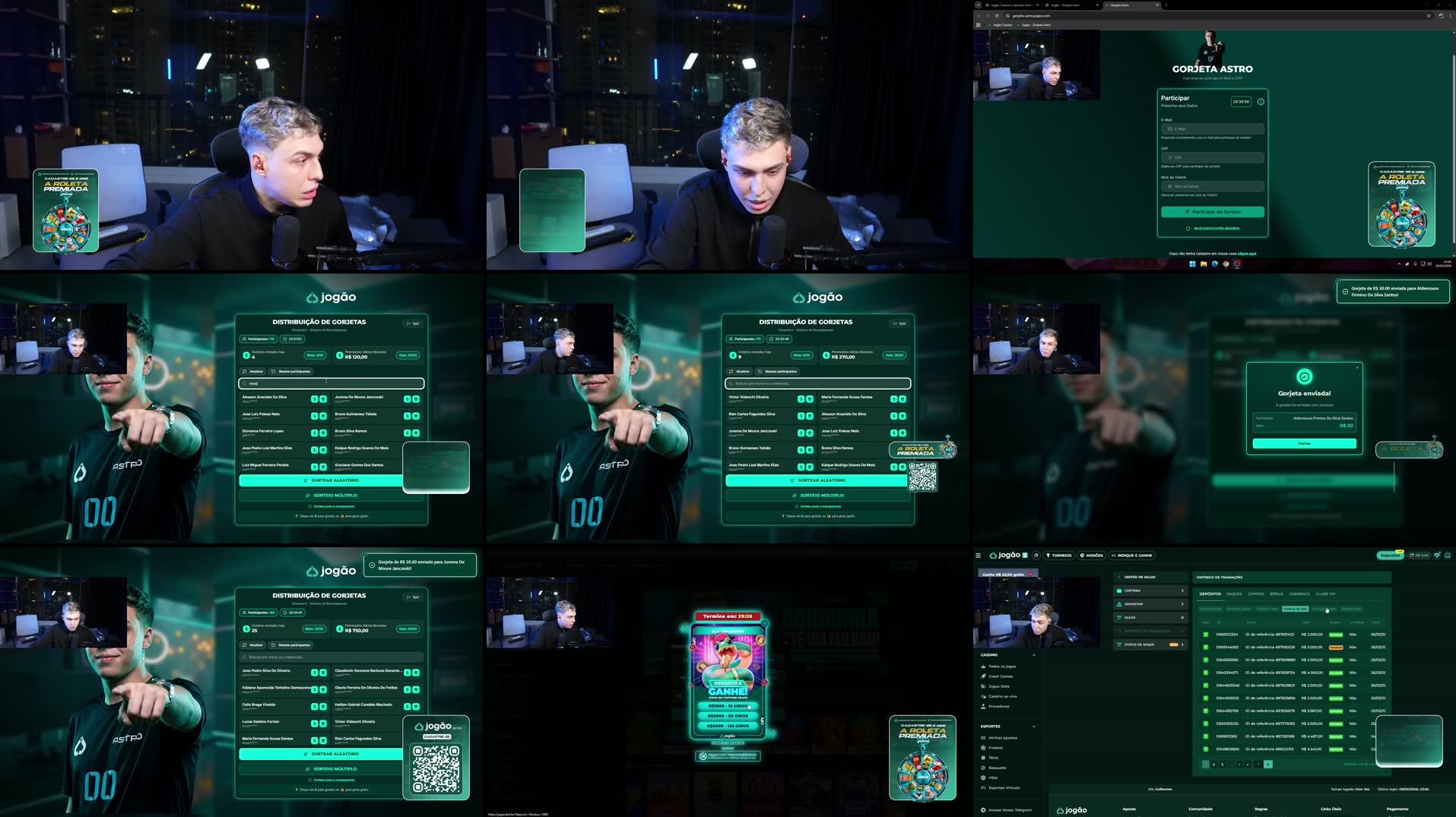The width and height of the screenshot is (1456, 817).
Task: Toggle the Últimos 30 dias date filter
Action: tap(1295, 609)
